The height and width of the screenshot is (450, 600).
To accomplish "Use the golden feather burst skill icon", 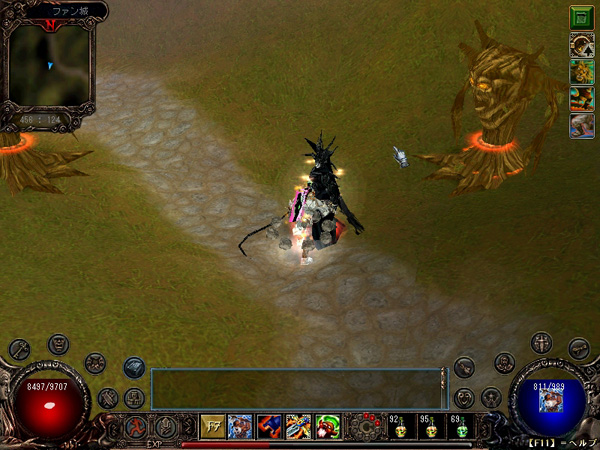I will (299, 426).
